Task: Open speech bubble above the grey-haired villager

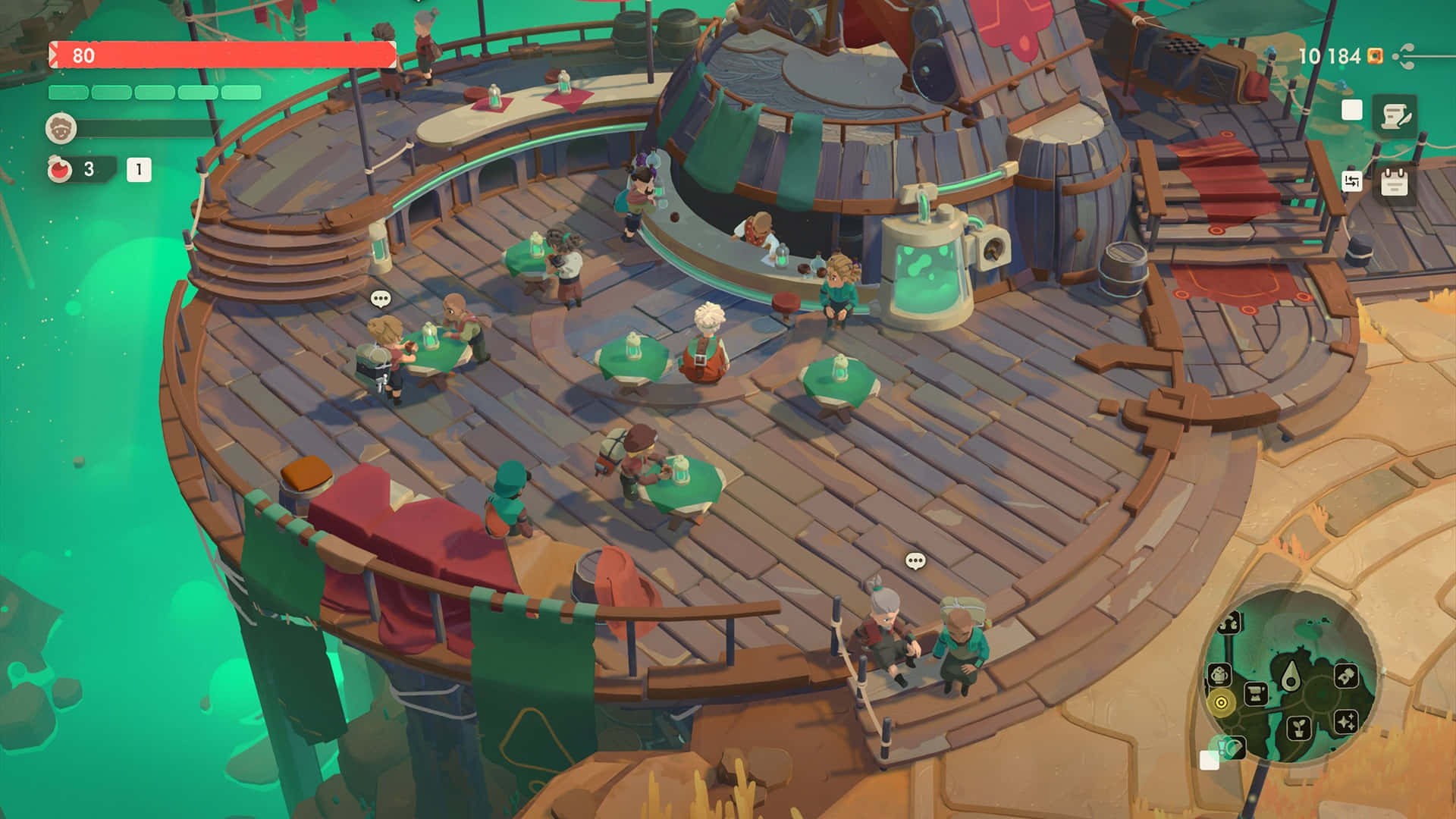Action: (x=915, y=561)
